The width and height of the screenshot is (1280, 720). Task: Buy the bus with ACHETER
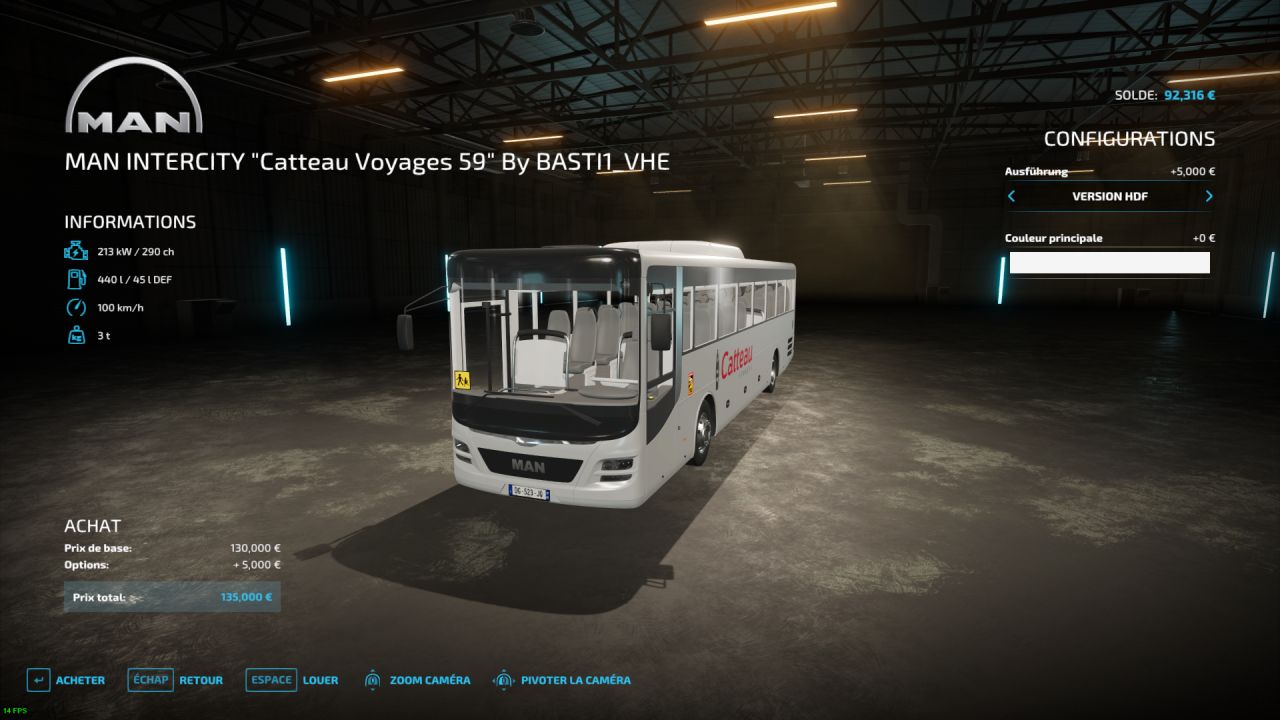(66, 680)
